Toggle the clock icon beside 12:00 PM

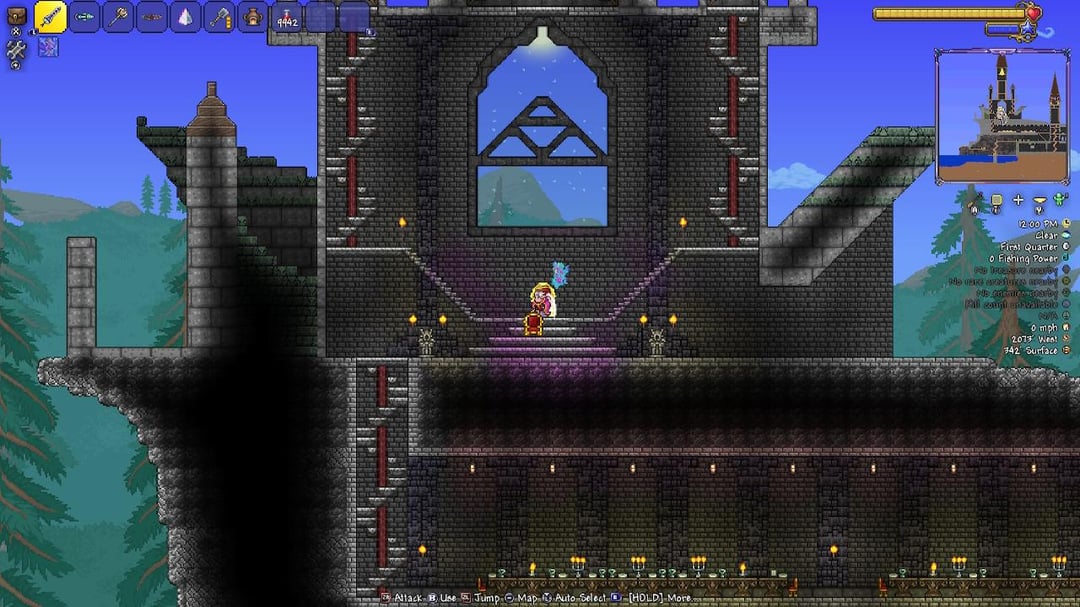[1067, 223]
